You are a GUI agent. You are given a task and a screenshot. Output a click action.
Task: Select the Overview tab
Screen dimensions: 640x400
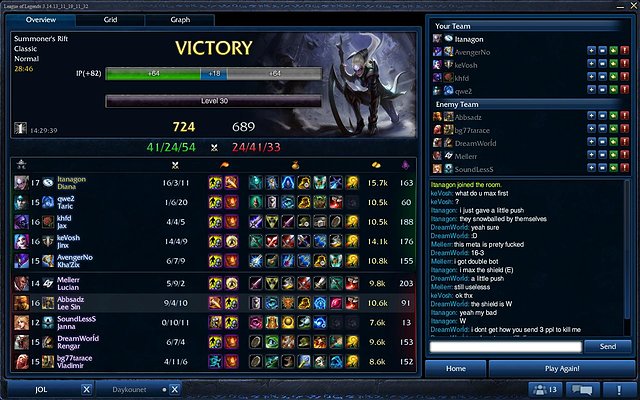tap(40, 19)
